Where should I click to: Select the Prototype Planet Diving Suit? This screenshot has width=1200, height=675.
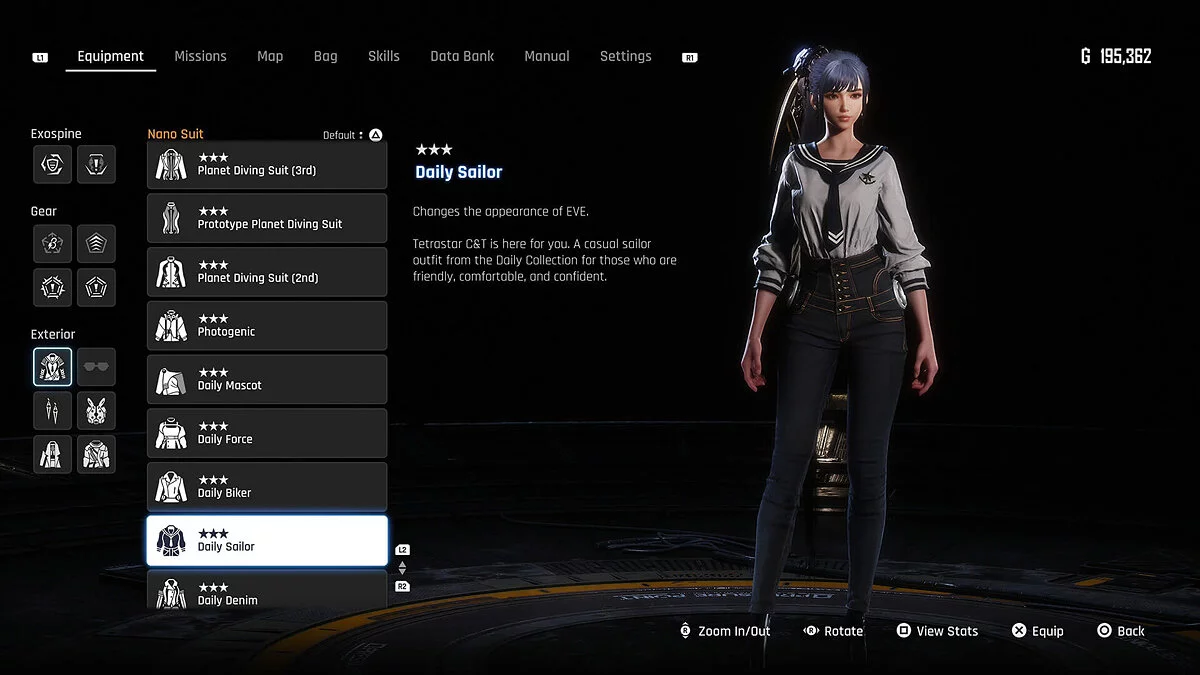(x=267, y=218)
